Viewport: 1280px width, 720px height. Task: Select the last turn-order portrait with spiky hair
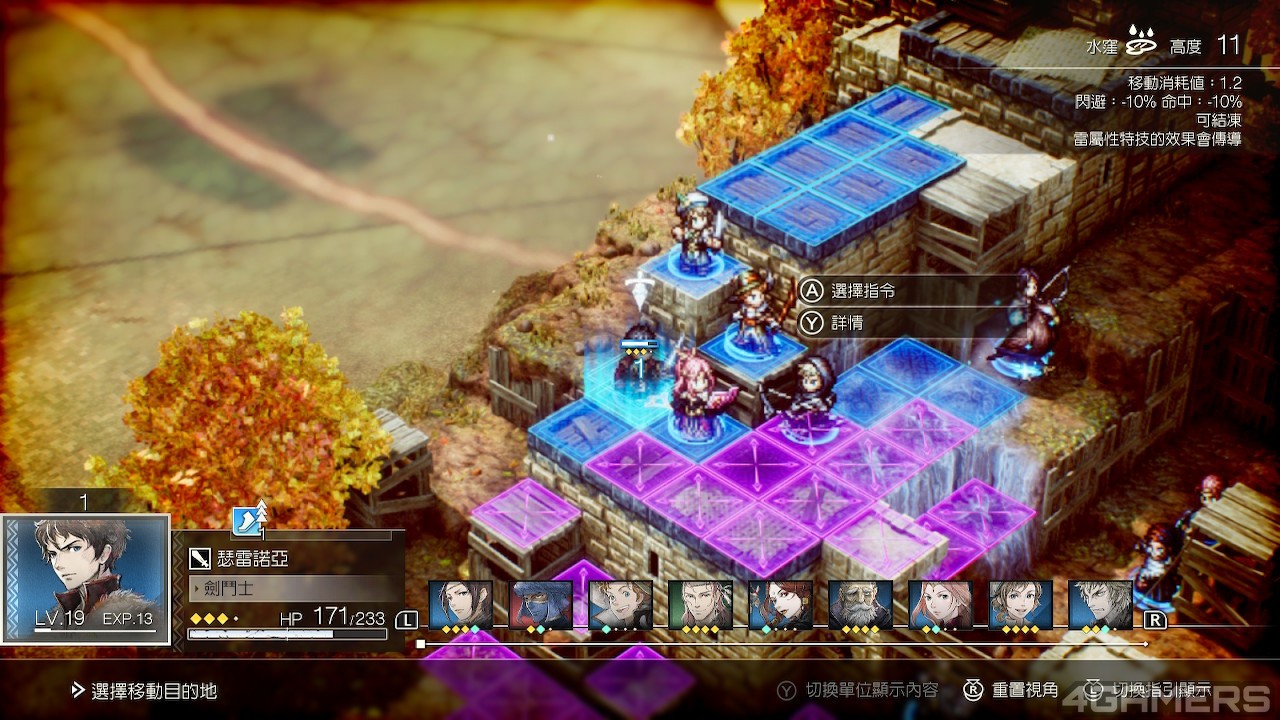point(1100,604)
